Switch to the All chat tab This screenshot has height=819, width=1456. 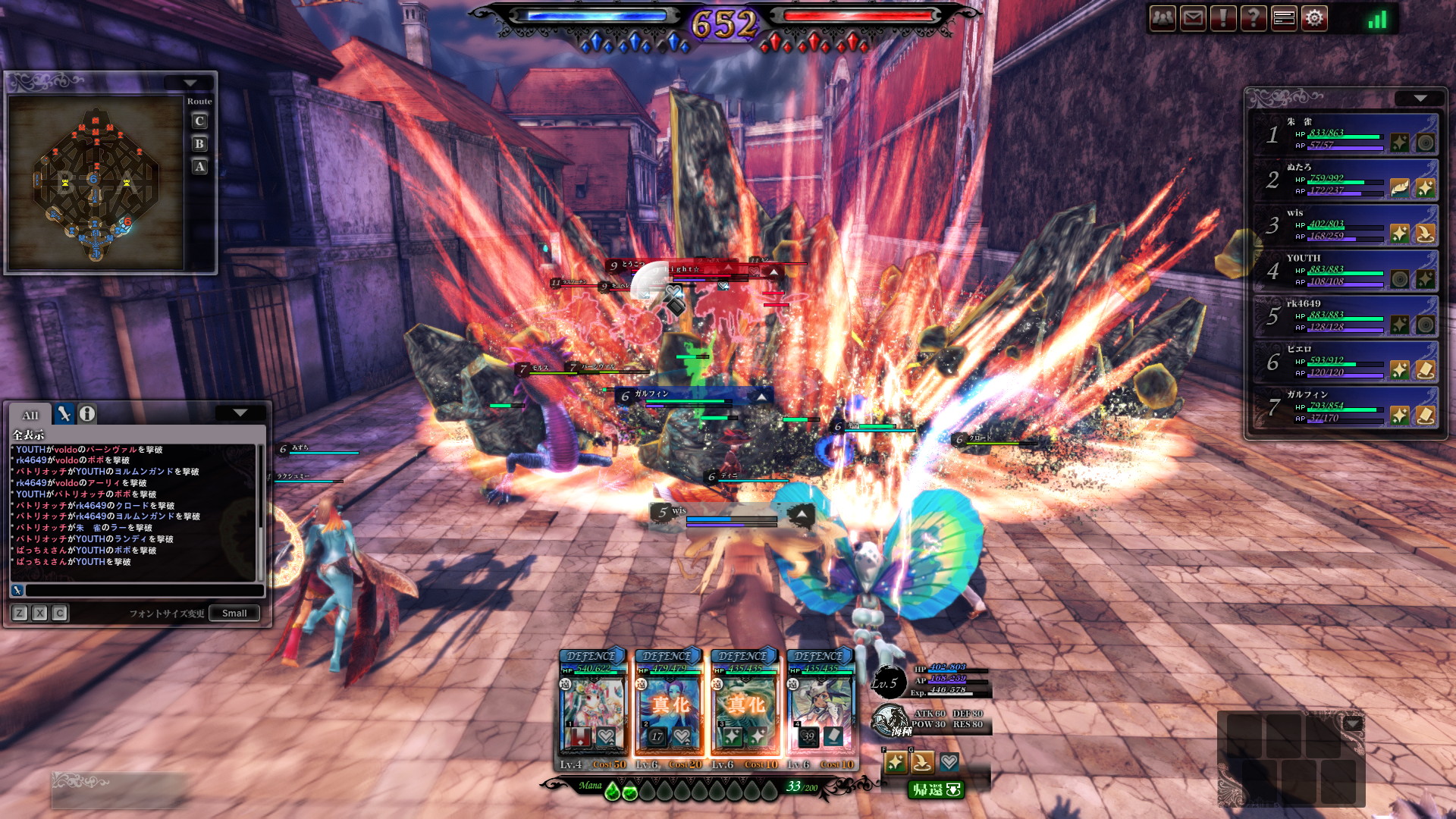point(30,415)
